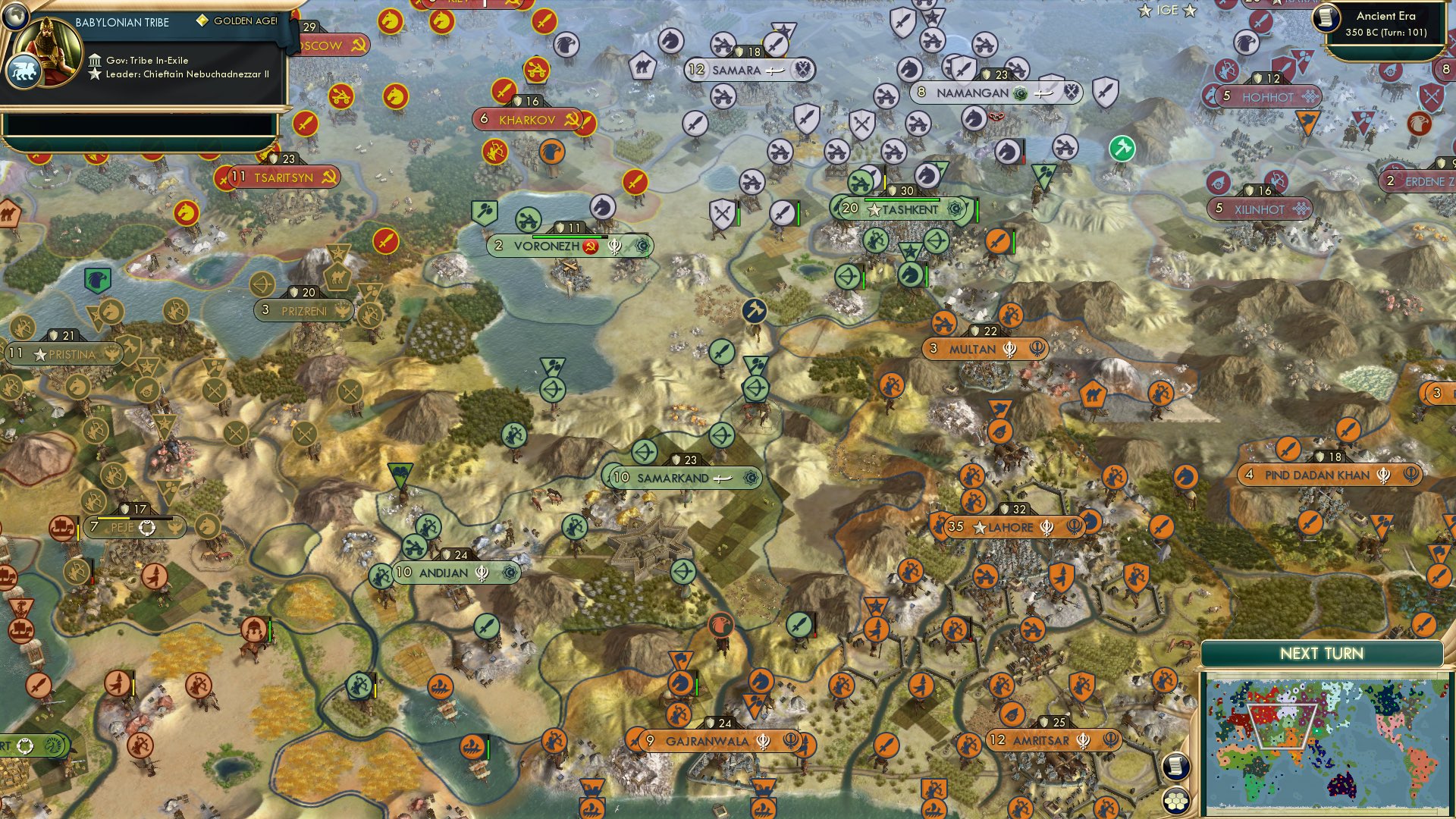
Task: Click the green health bar on Tashkent's banner
Action: pos(902,199)
